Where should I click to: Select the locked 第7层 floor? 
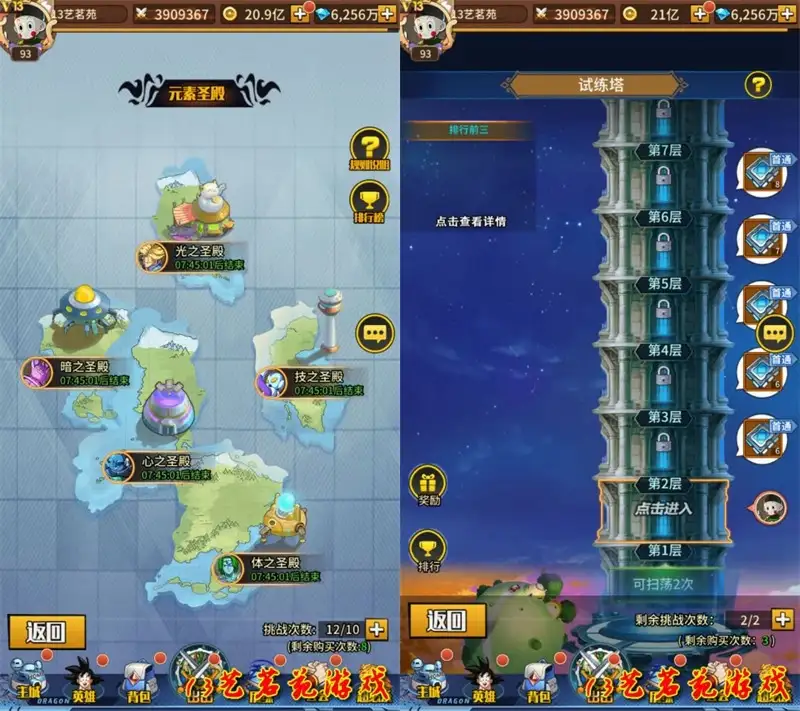click(662, 150)
